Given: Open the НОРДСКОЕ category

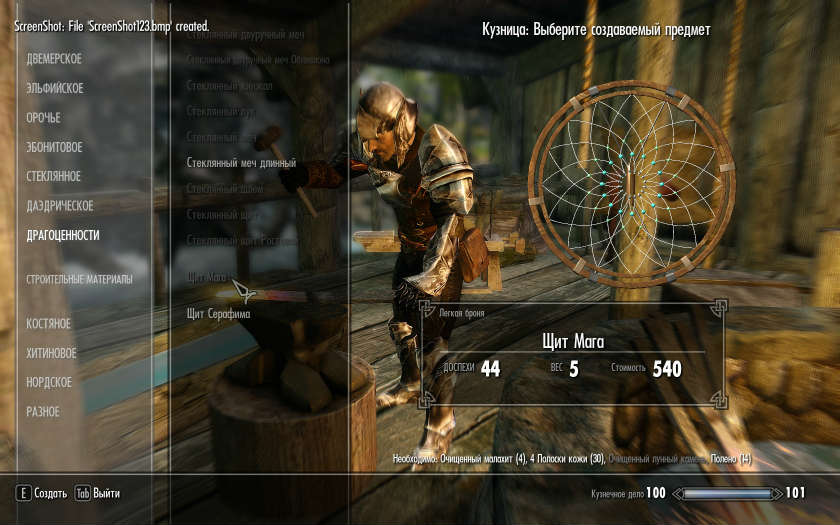Looking at the screenshot, I should 49,382.
